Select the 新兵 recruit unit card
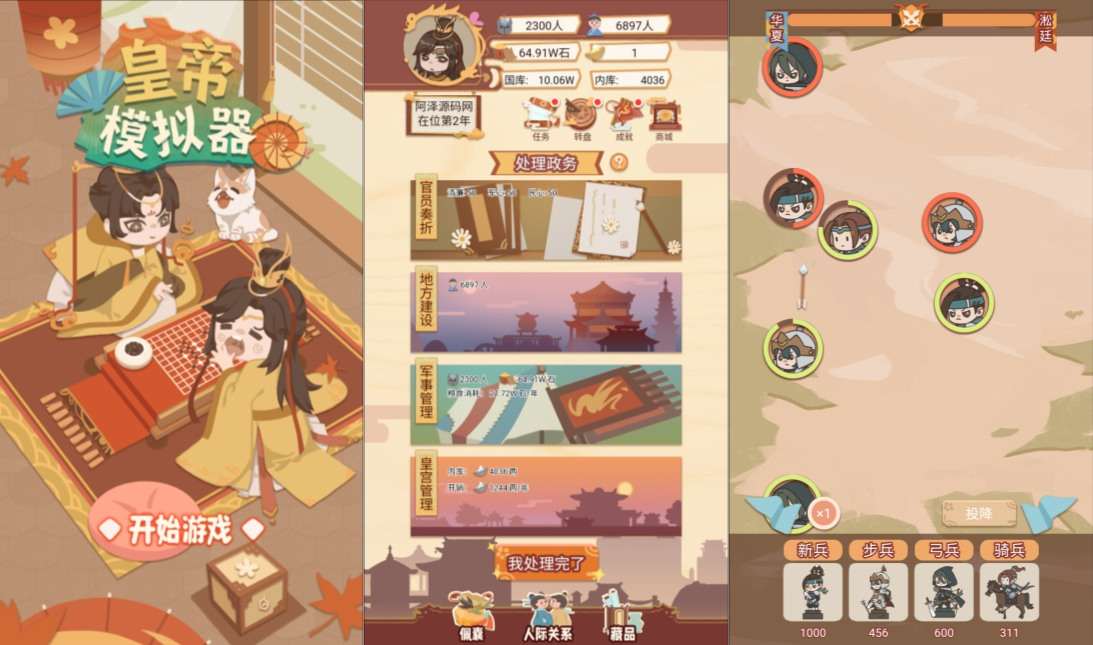The image size is (1093, 645). pos(812,591)
